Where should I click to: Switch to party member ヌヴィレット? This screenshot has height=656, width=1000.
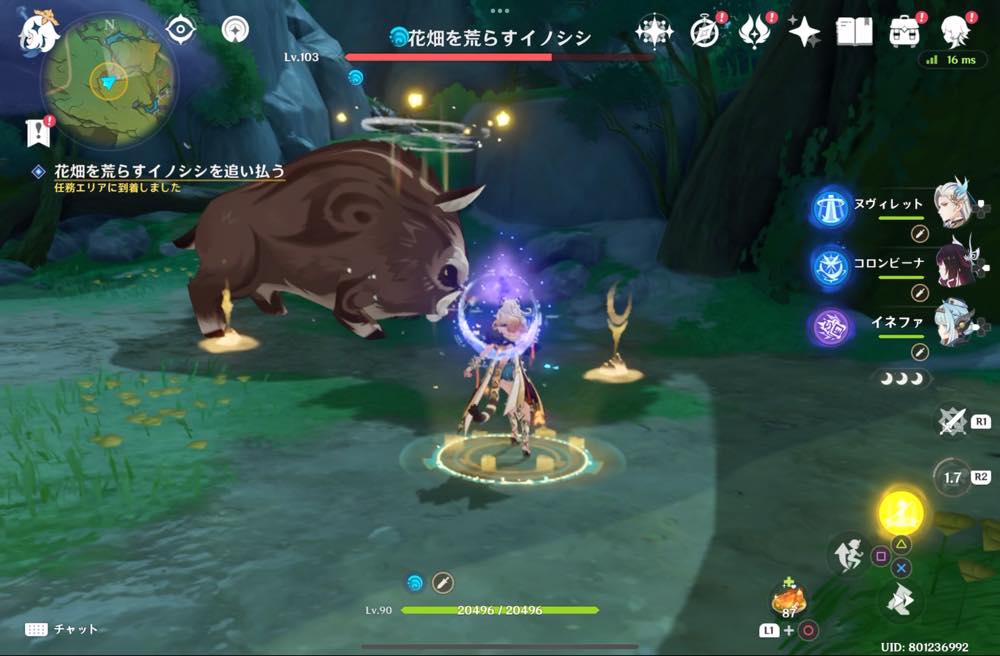click(952, 205)
